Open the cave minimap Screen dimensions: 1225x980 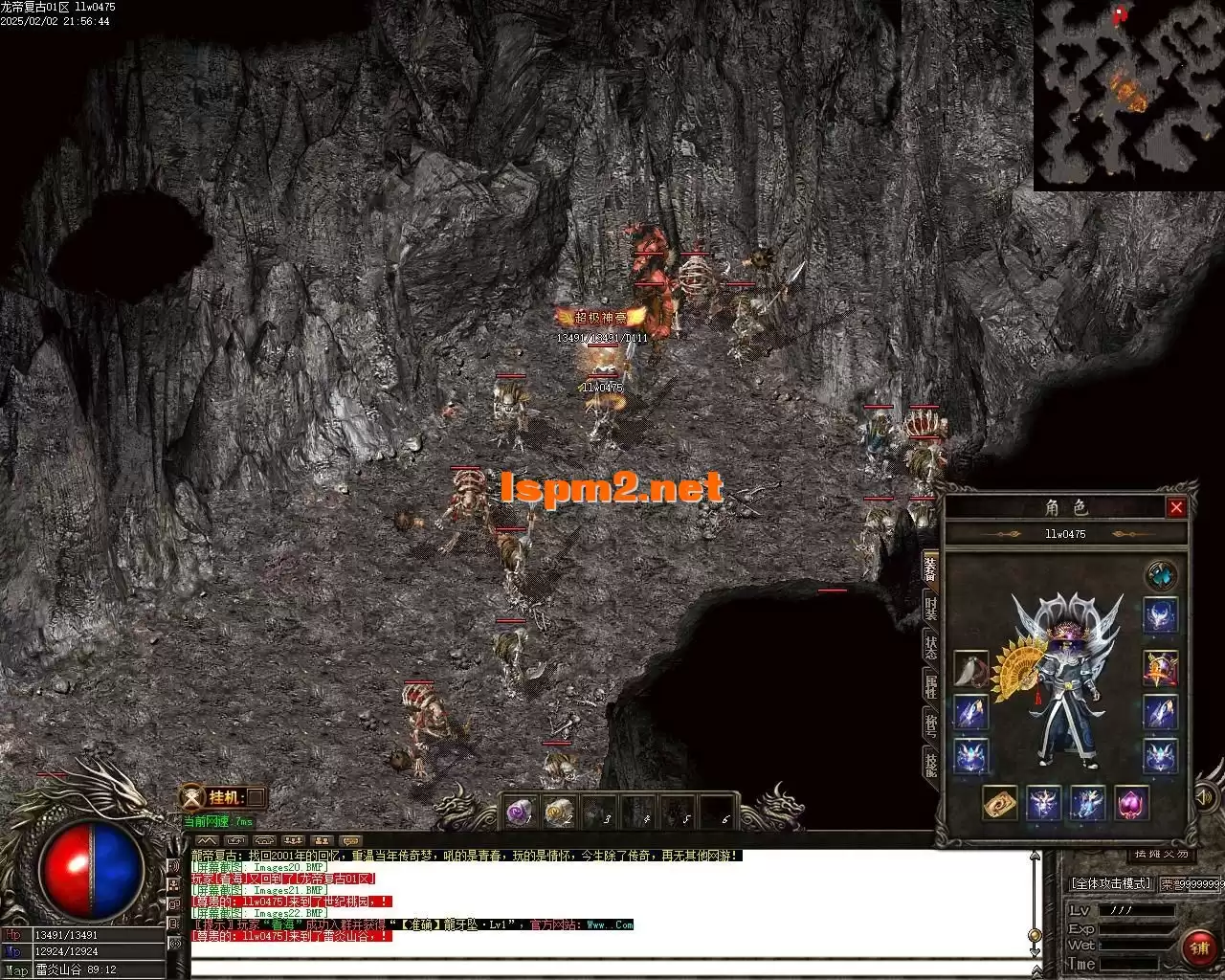1129,95
